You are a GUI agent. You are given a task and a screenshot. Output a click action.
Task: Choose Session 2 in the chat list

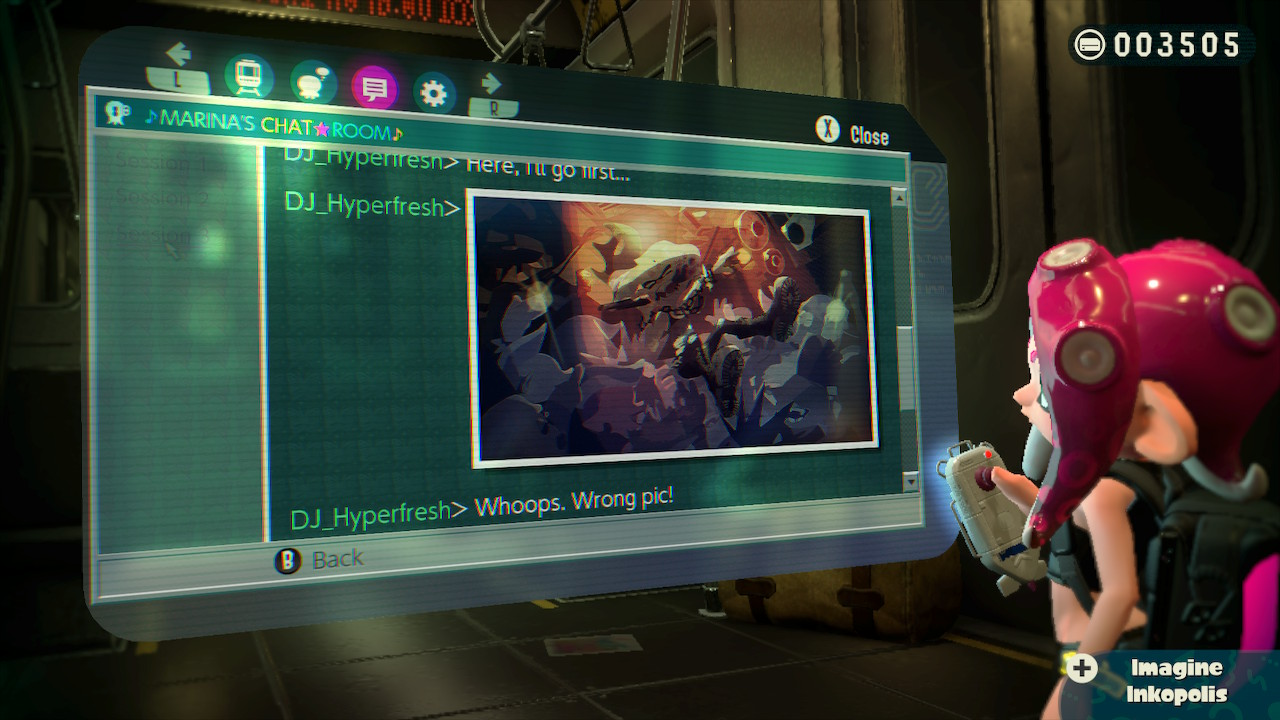[162, 198]
